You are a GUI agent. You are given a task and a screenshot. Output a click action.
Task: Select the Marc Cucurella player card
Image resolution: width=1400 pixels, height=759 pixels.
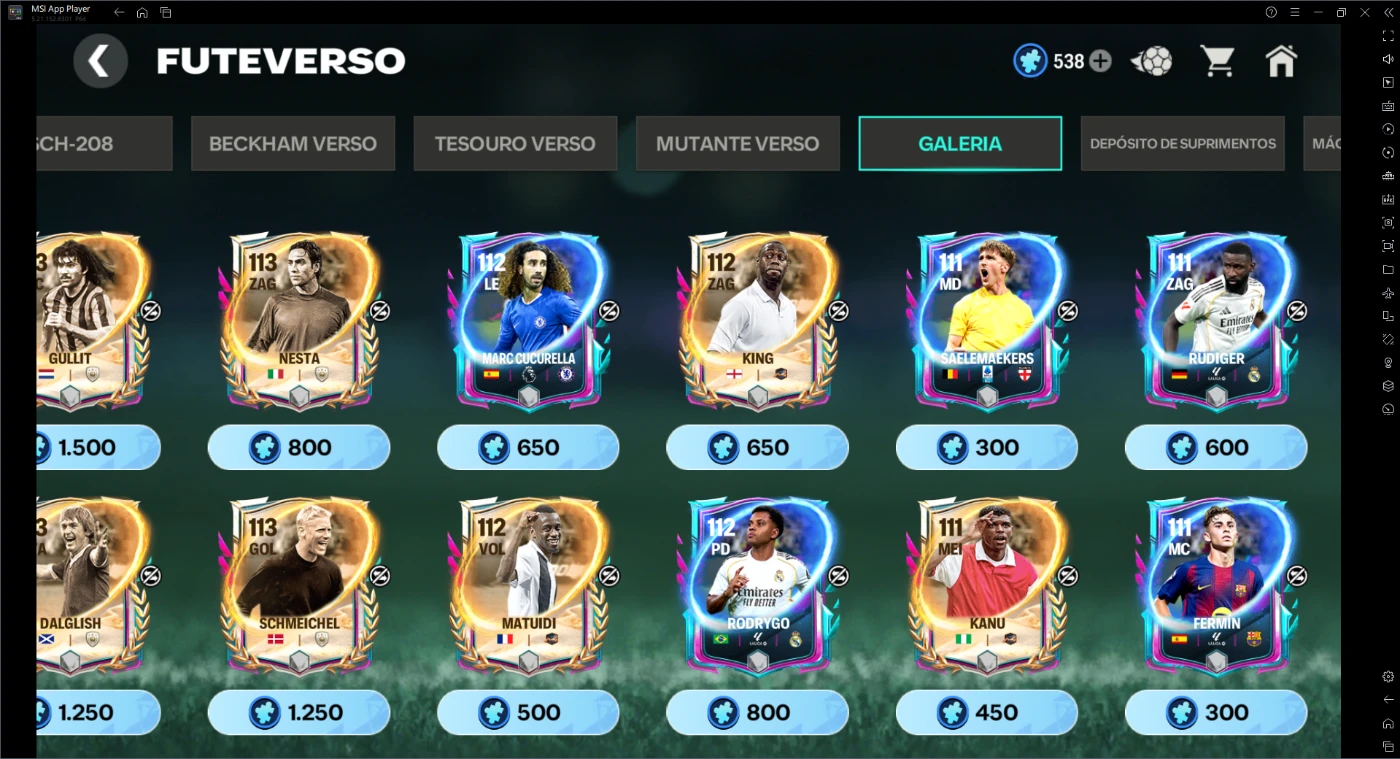pos(528,320)
